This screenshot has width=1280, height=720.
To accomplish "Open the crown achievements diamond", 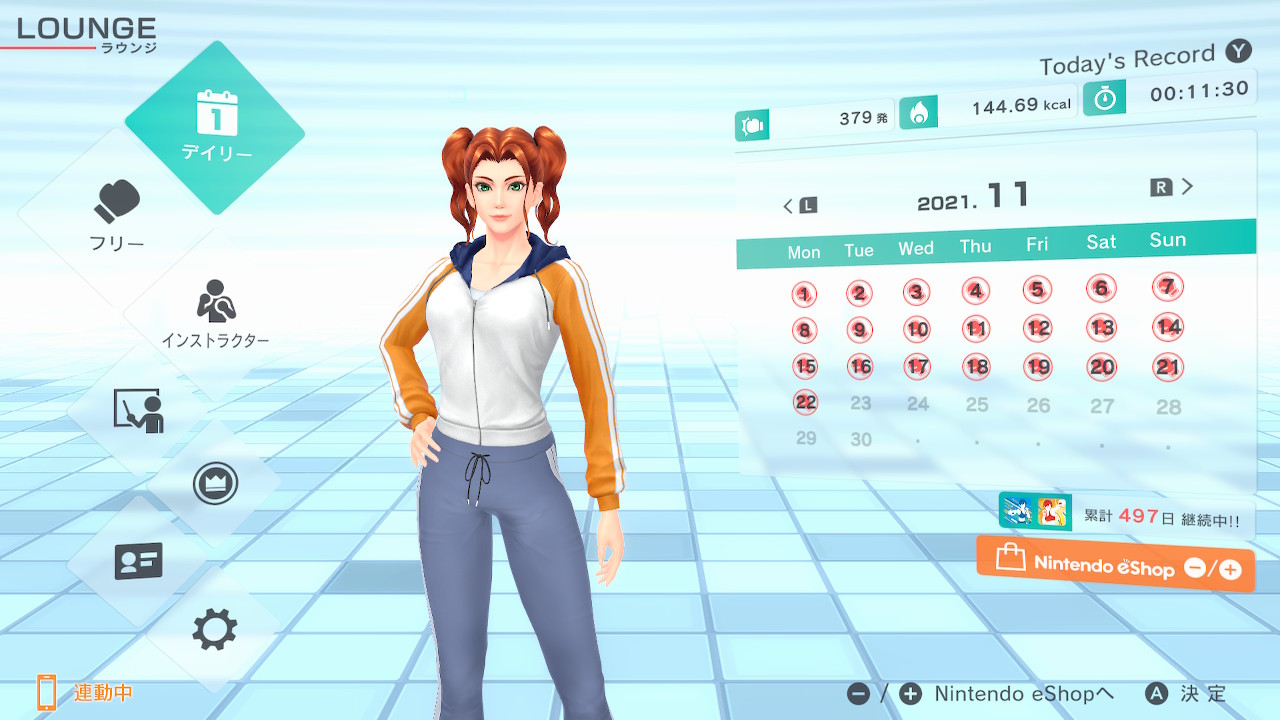I will point(215,484).
